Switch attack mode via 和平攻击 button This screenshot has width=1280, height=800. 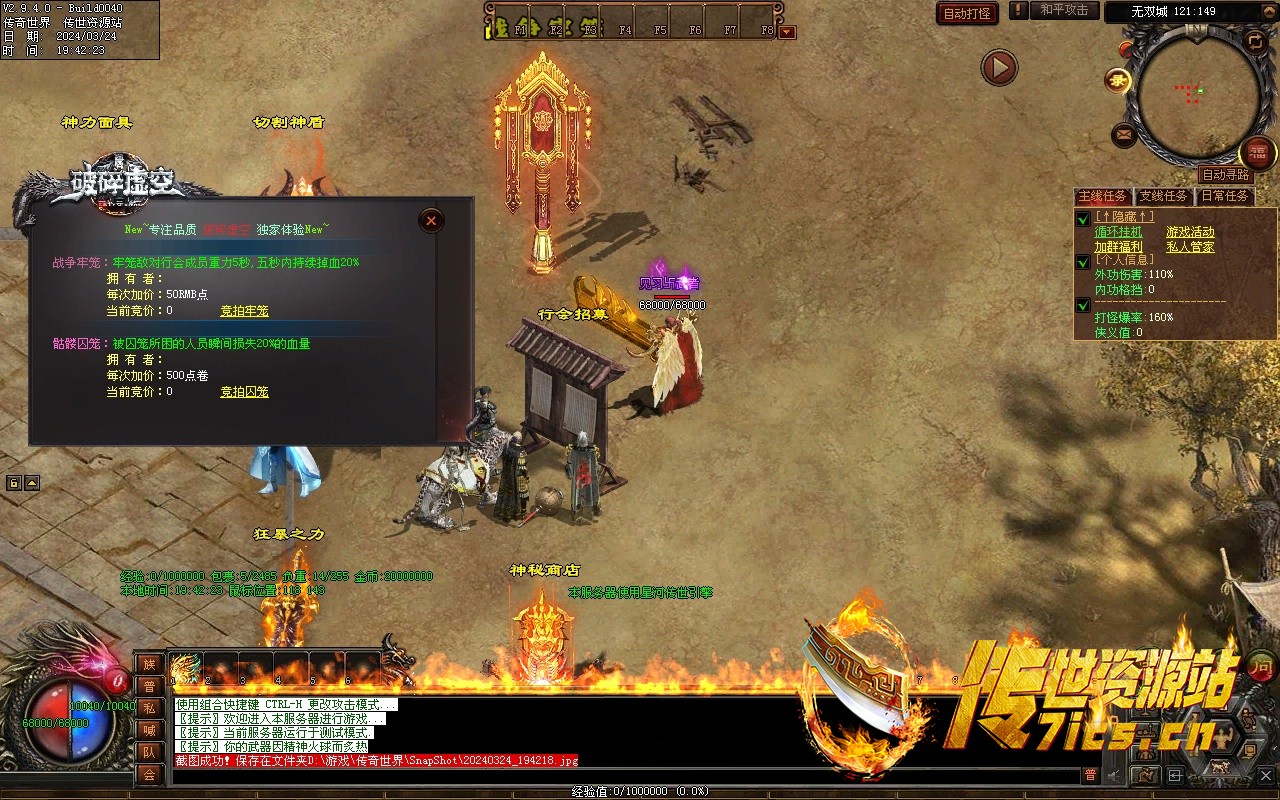(1064, 10)
